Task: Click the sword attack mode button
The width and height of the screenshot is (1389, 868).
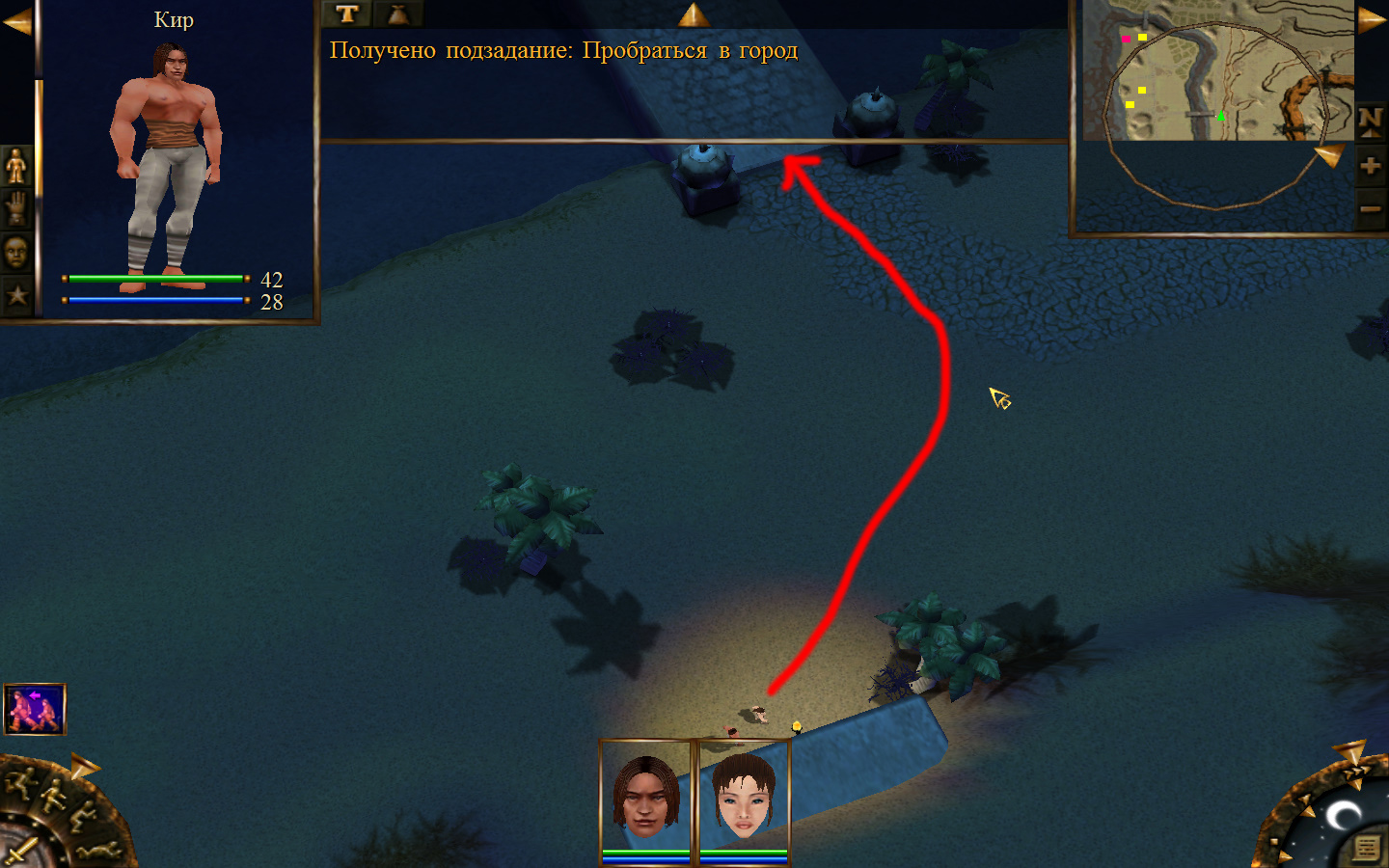Action: point(21,851)
